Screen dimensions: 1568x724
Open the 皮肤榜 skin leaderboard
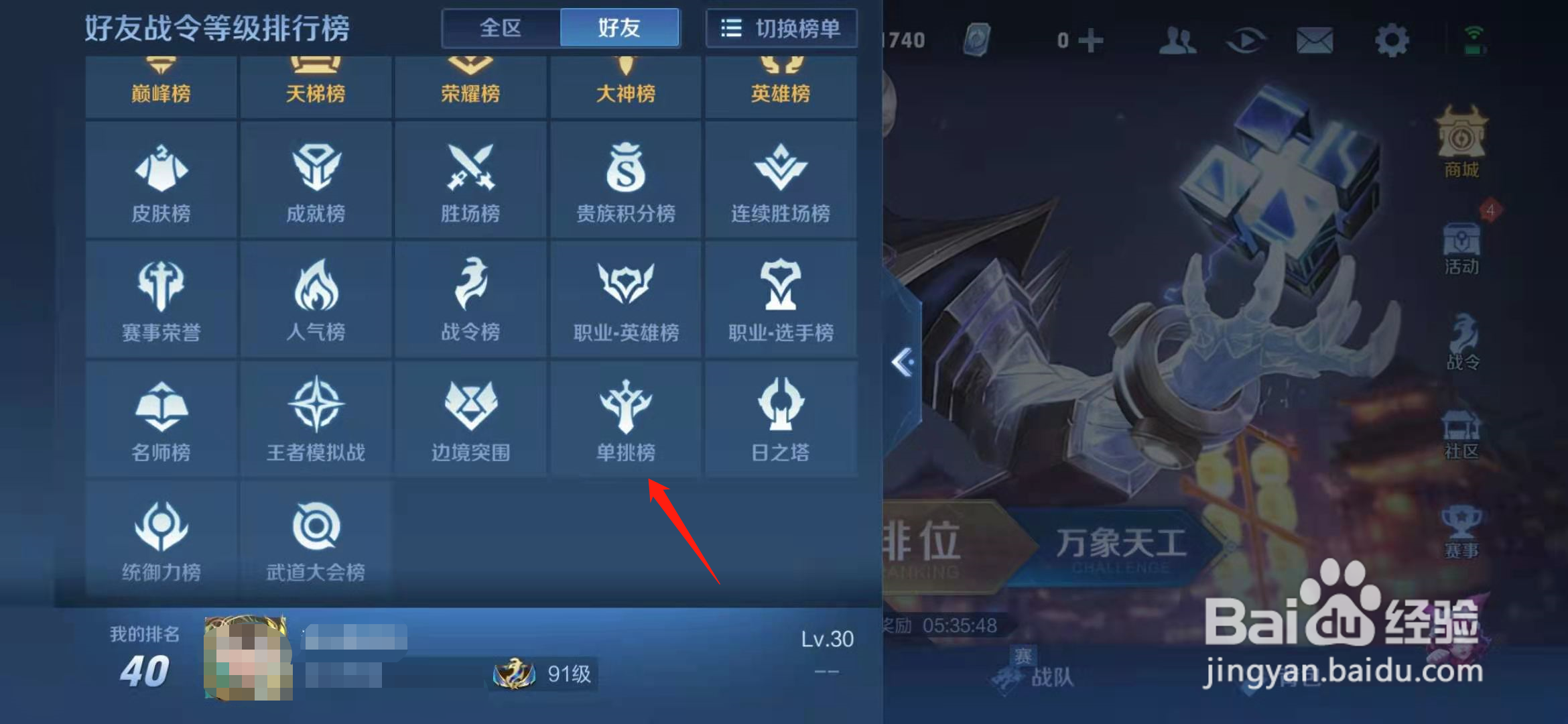click(x=161, y=179)
